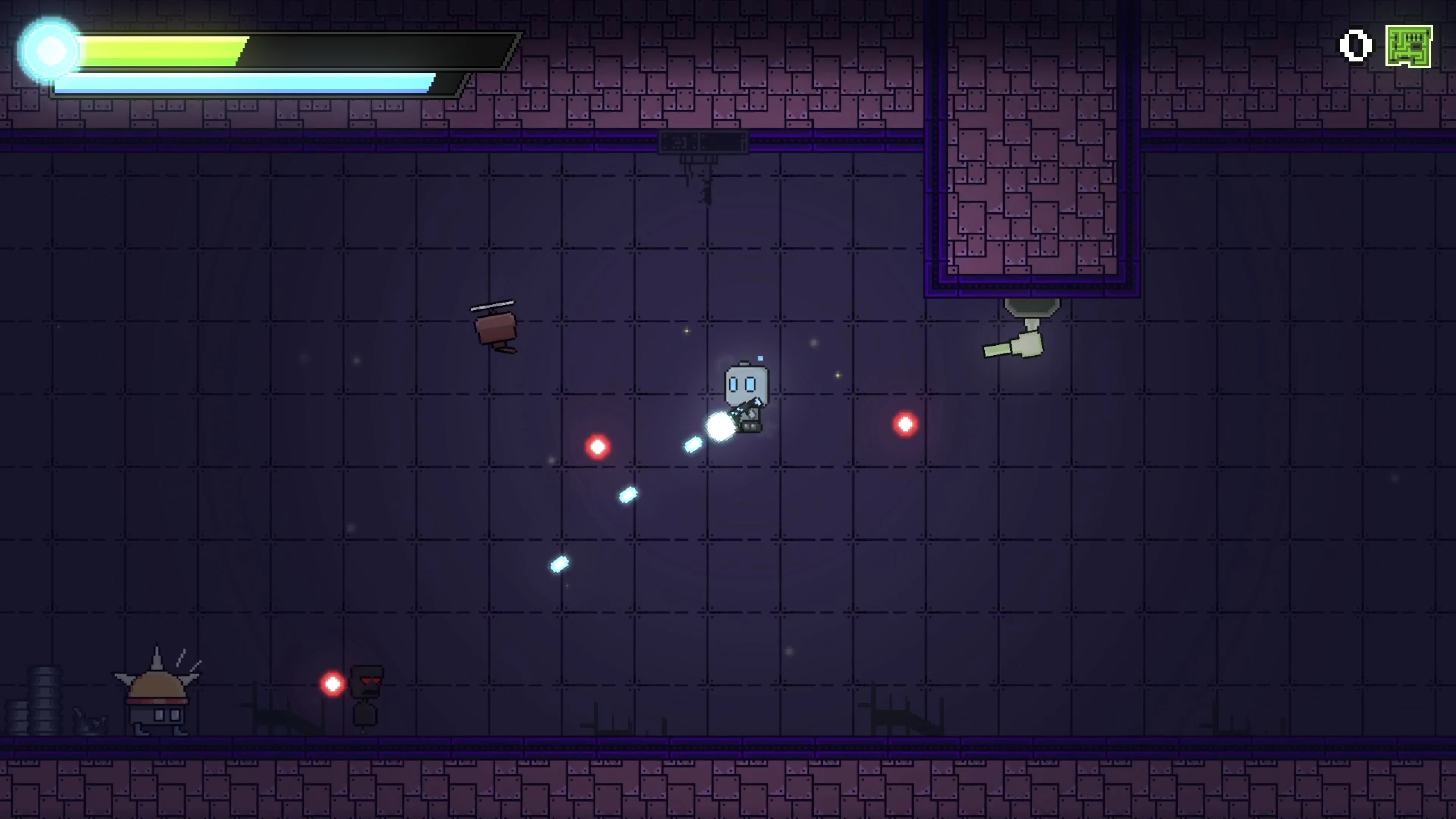Click the nearest blue bullet trail segment
The height and width of the screenshot is (819, 1456).
coord(693,445)
